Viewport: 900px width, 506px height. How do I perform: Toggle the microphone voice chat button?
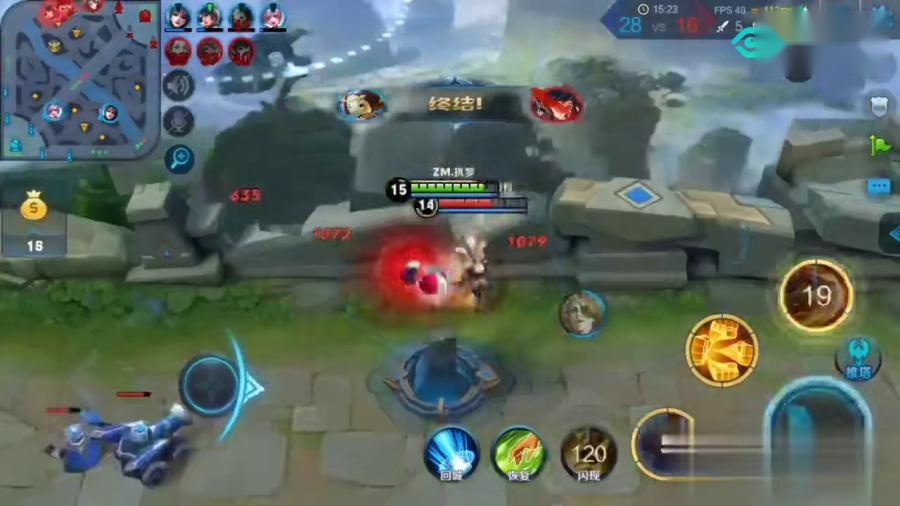click(178, 122)
